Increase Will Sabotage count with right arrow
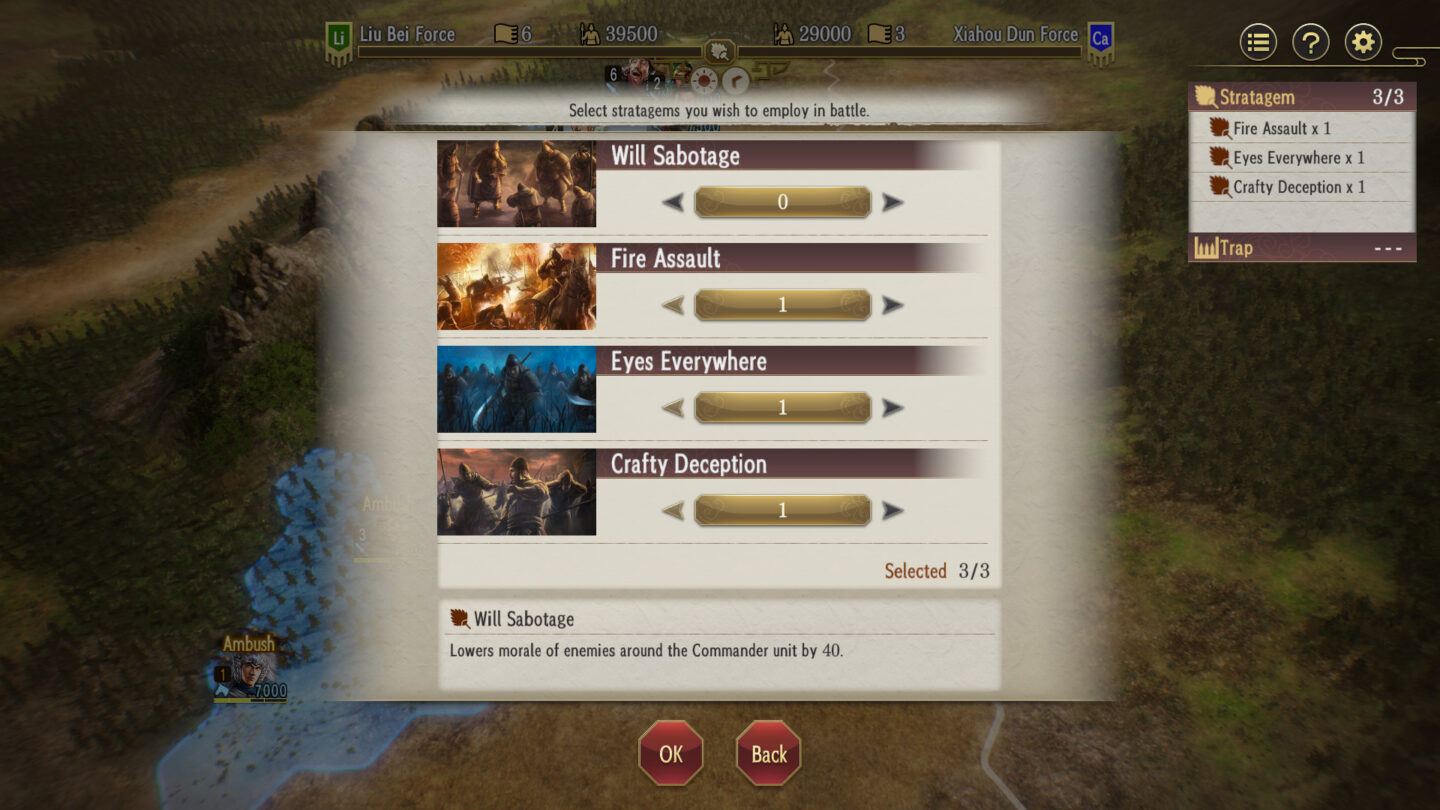 (890, 202)
